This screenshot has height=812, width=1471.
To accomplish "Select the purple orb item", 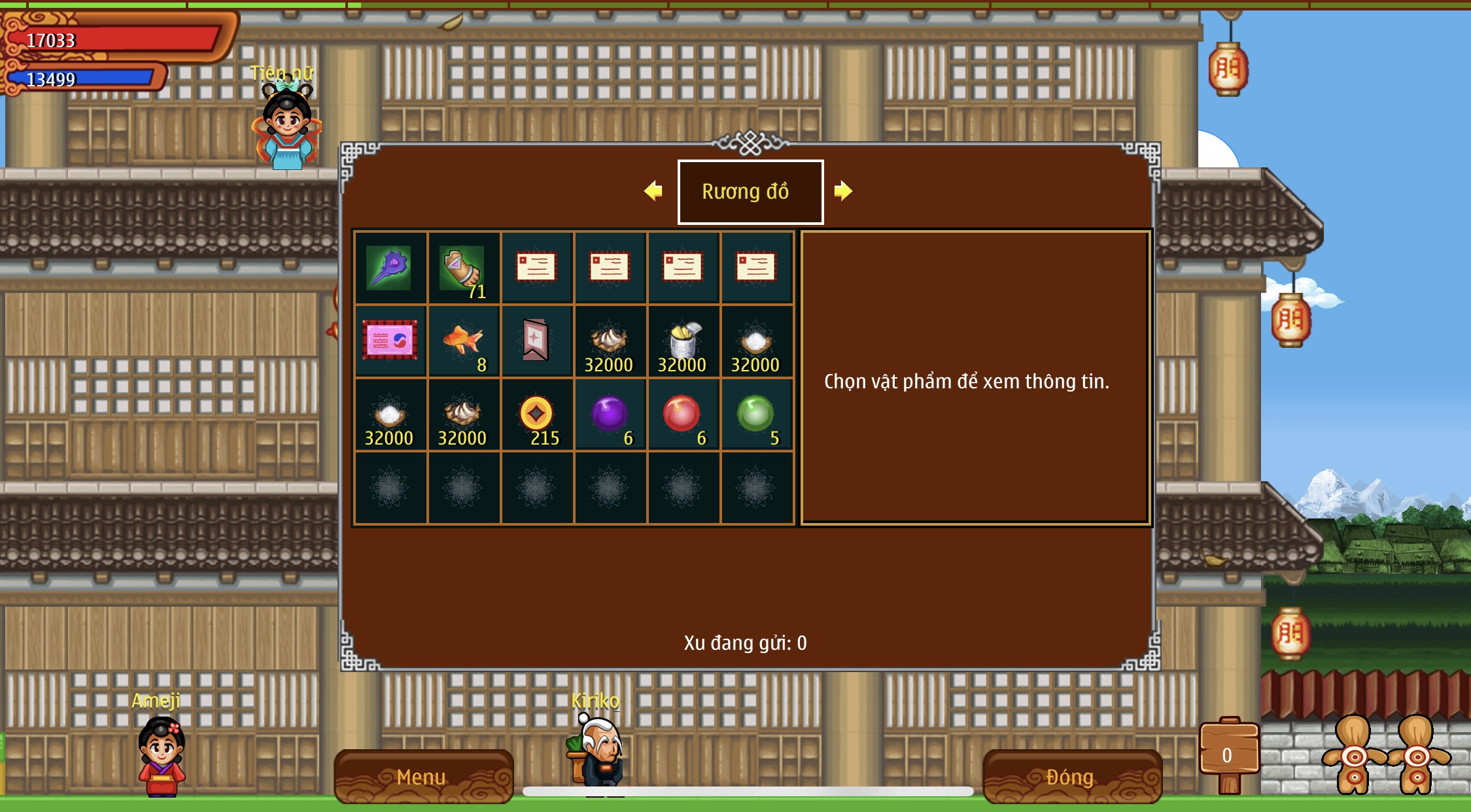I will [x=610, y=414].
